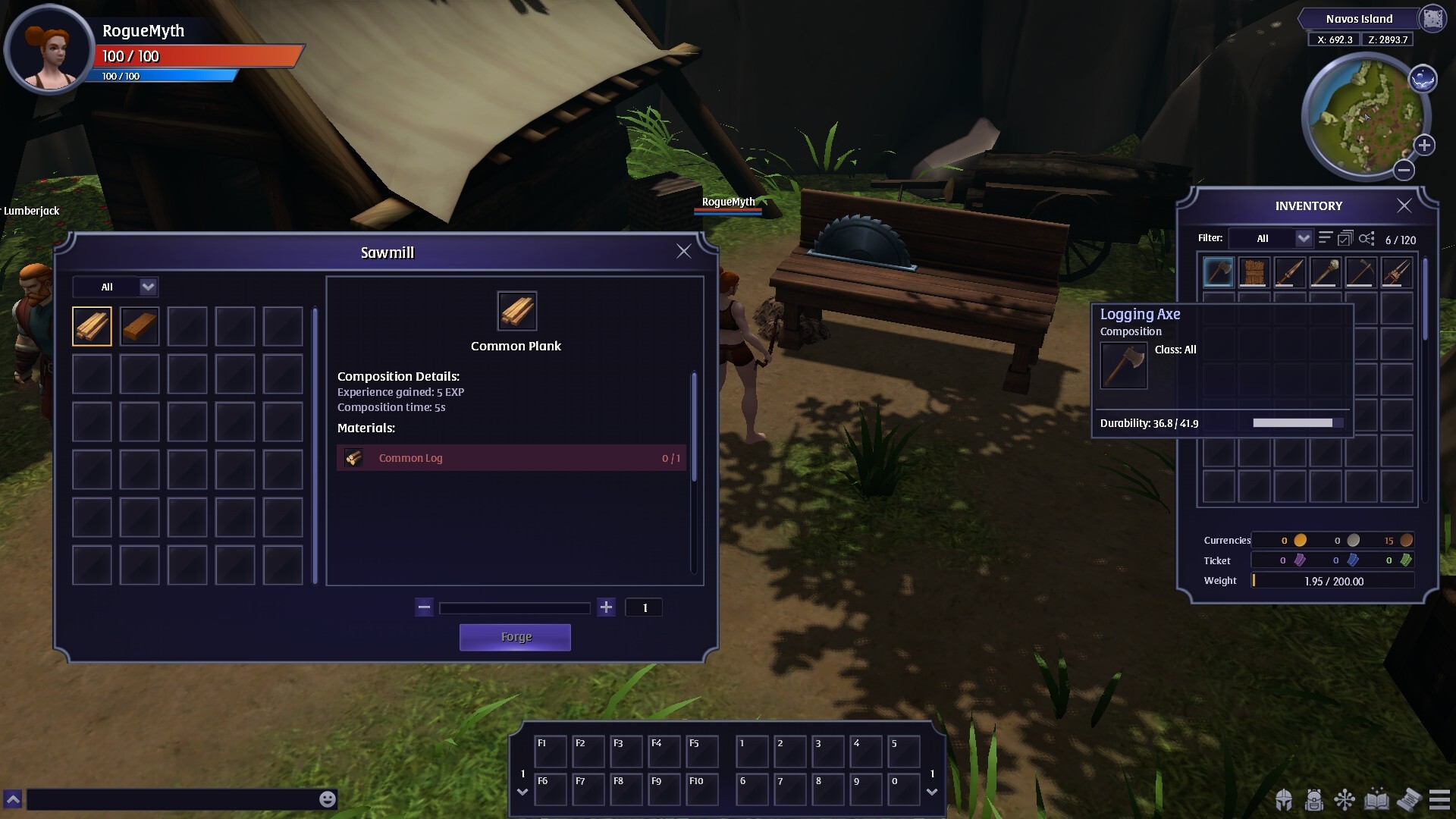Open the world map icon beside Navos Island
1456x819 pixels.
1432,19
